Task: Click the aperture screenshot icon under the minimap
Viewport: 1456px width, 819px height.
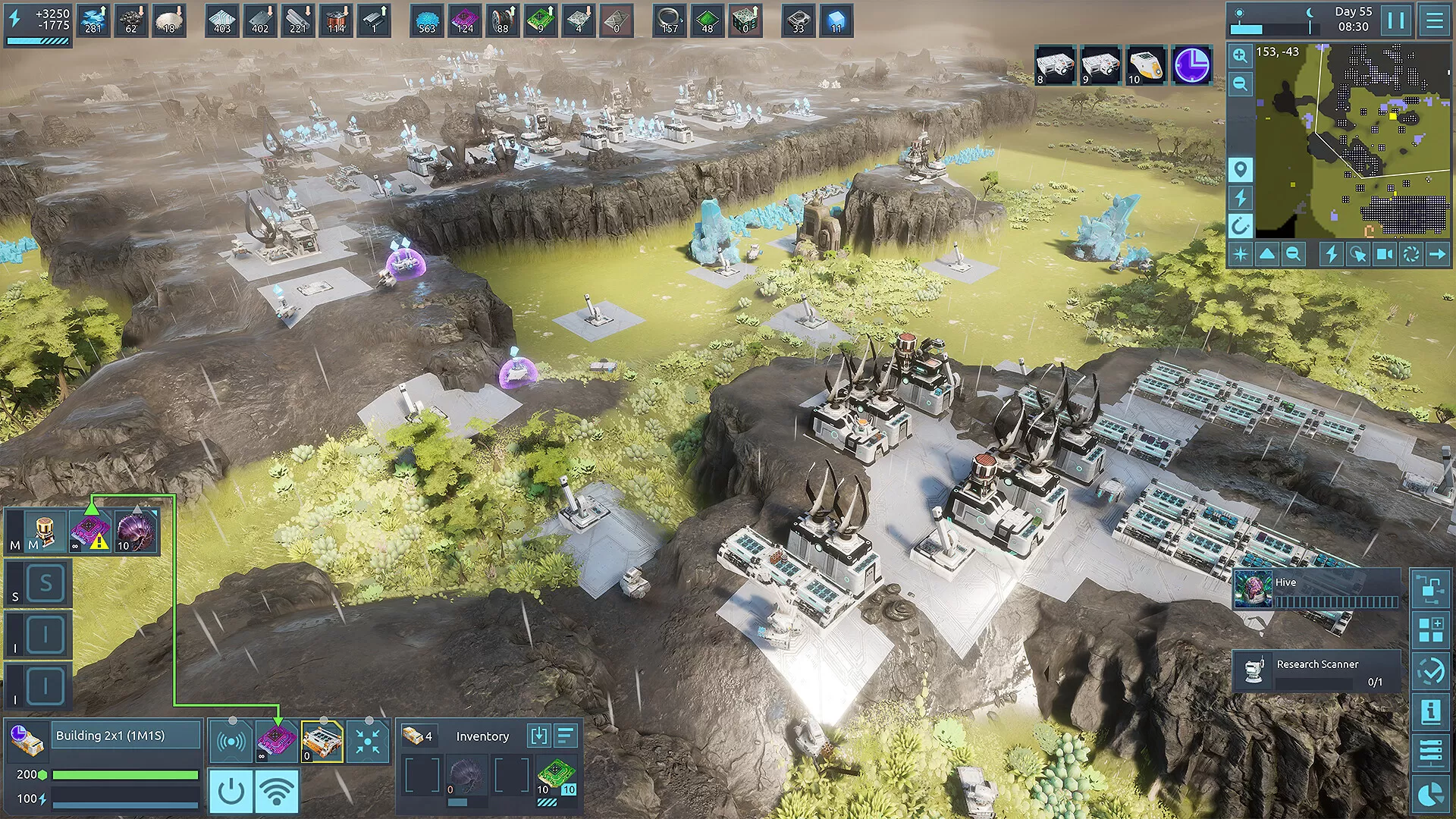Action: (x=1412, y=256)
